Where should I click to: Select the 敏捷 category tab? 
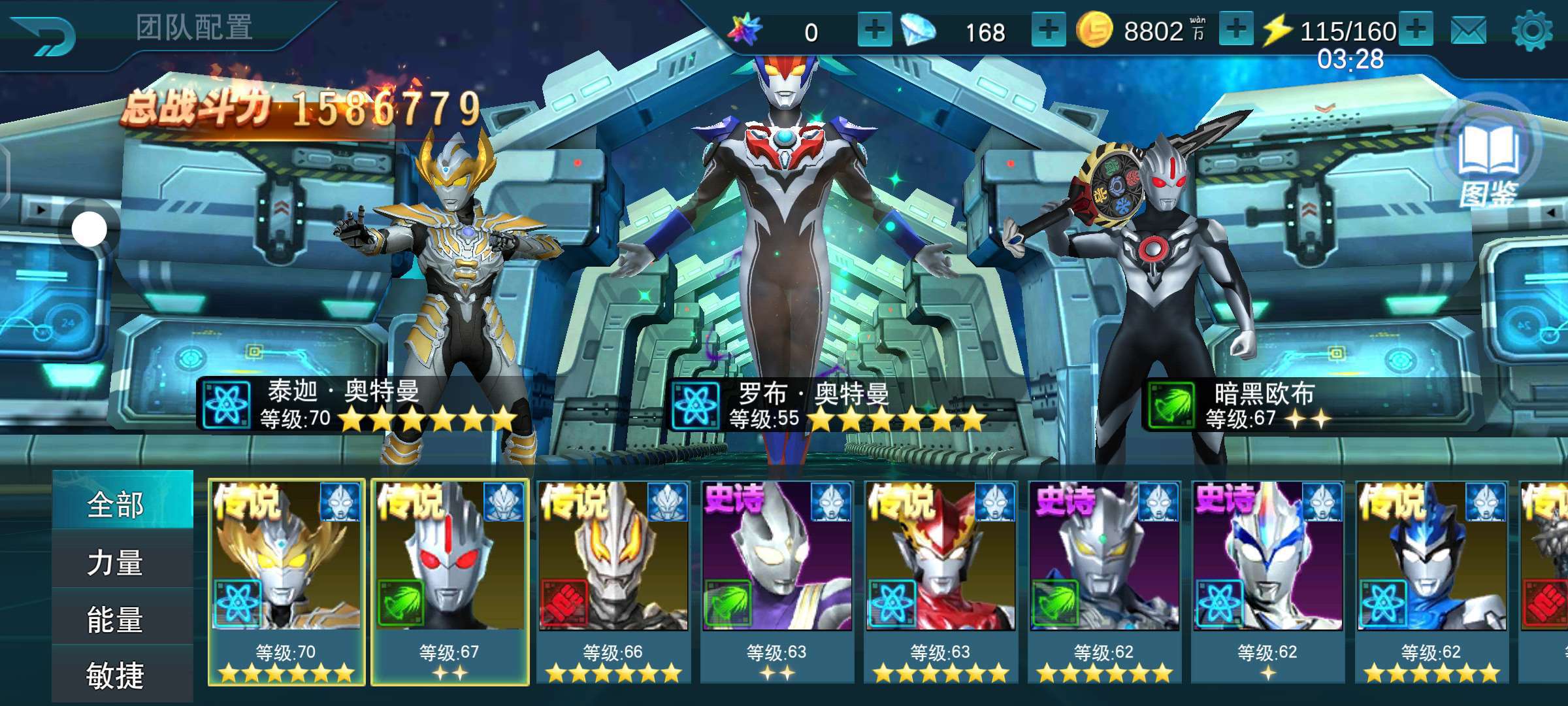116,676
